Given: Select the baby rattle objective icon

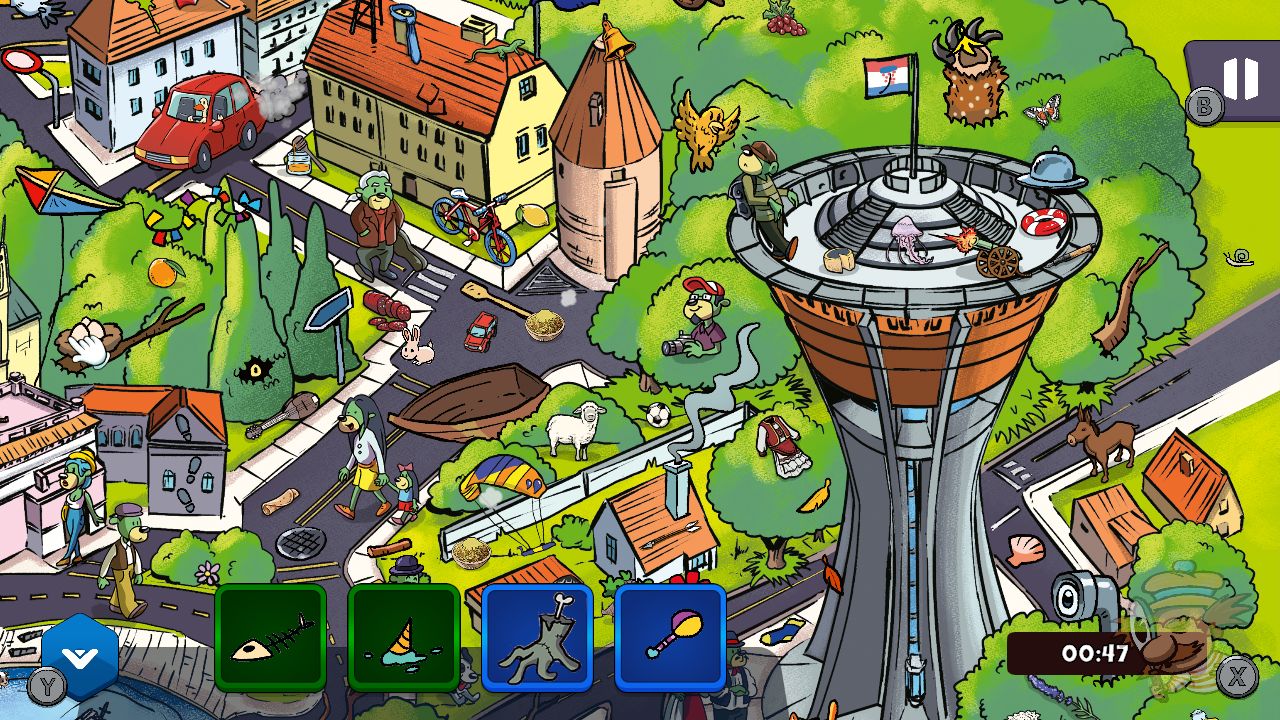Looking at the screenshot, I should pyautogui.click(x=670, y=642).
